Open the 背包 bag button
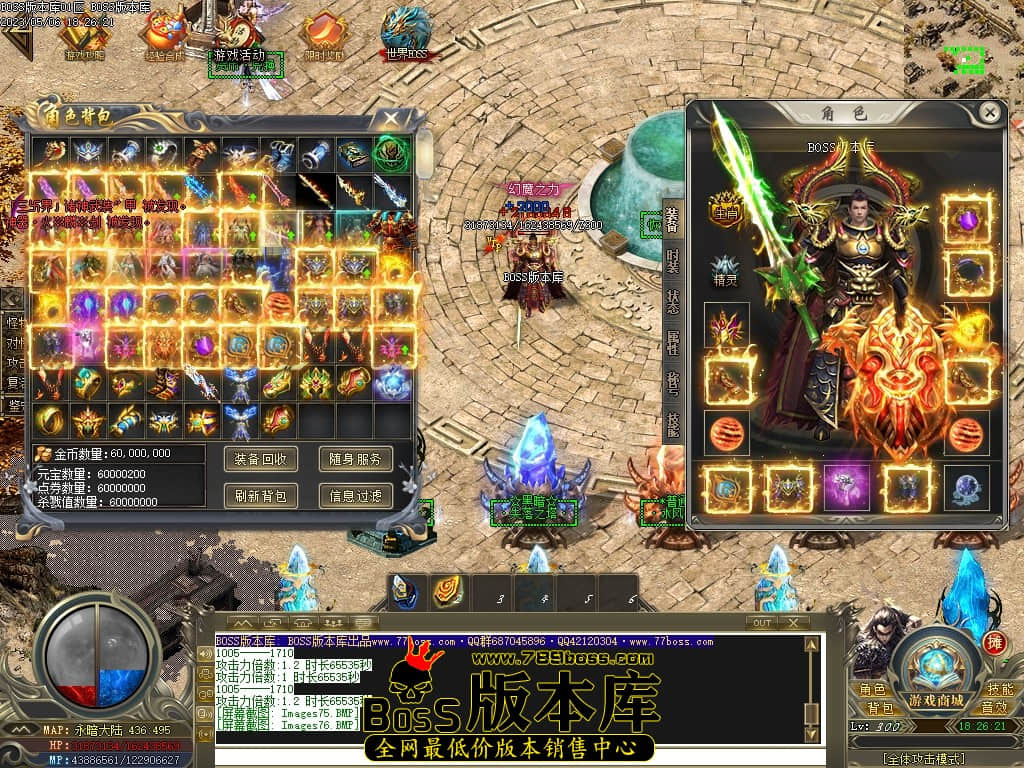Image resolution: width=1024 pixels, height=768 pixels. pos(880,708)
